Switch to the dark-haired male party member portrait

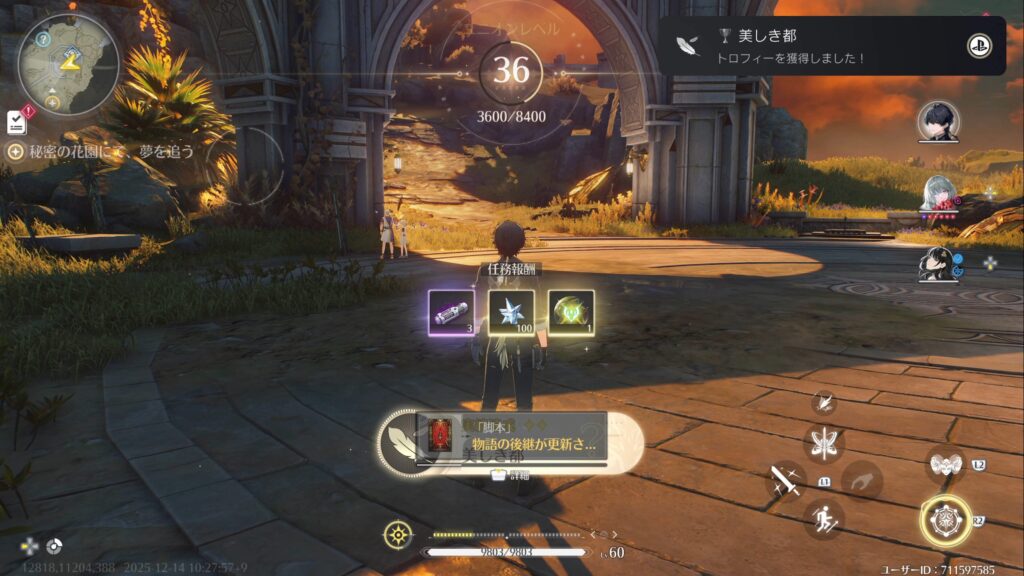click(938, 122)
